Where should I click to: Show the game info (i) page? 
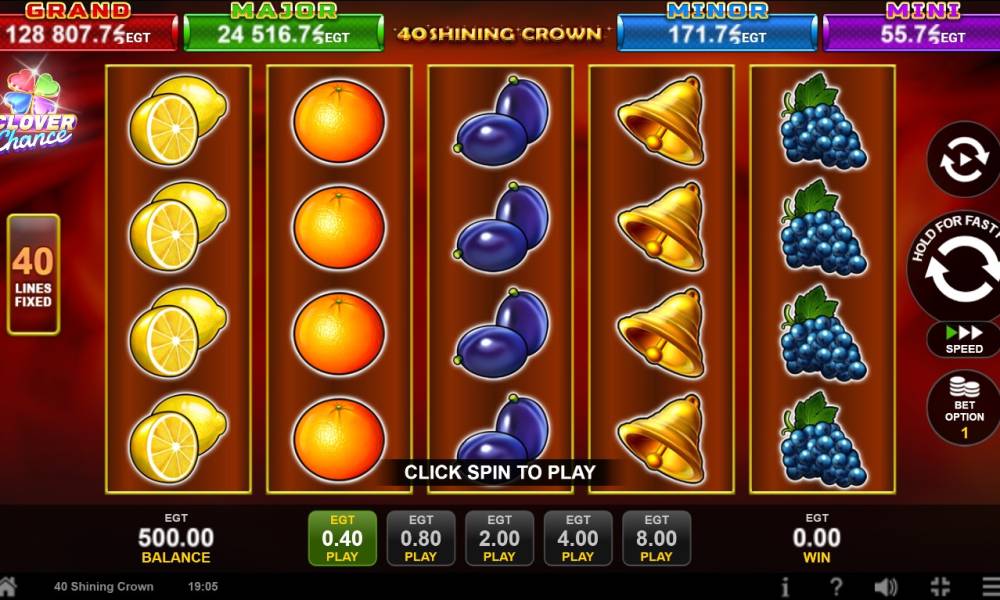coord(786,587)
